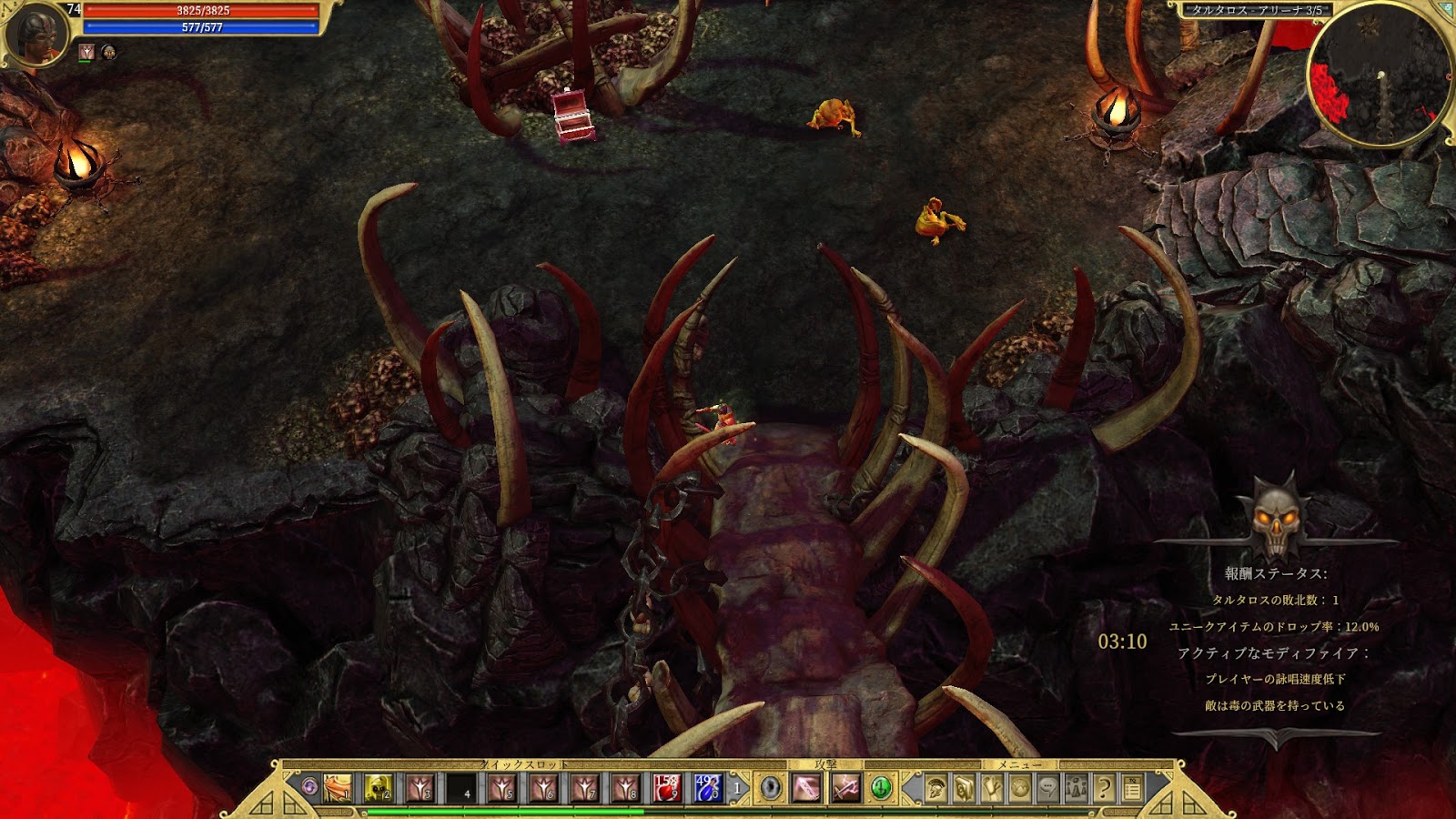This screenshot has height=819, width=1456.
Task: Open the TQ main menu list
Action: (x=1133, y=788)
